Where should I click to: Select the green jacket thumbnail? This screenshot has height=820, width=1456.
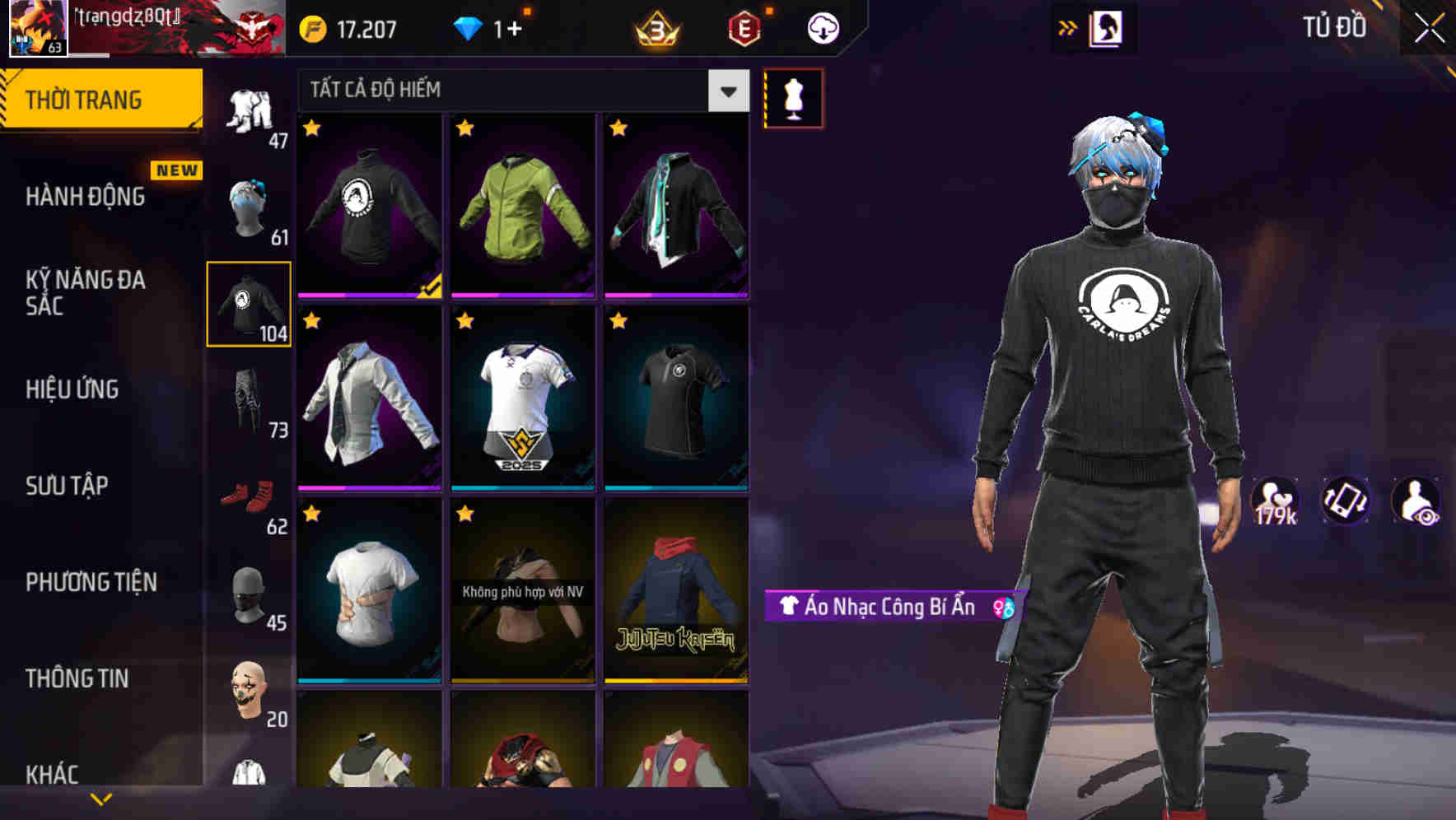pos(522,206)
